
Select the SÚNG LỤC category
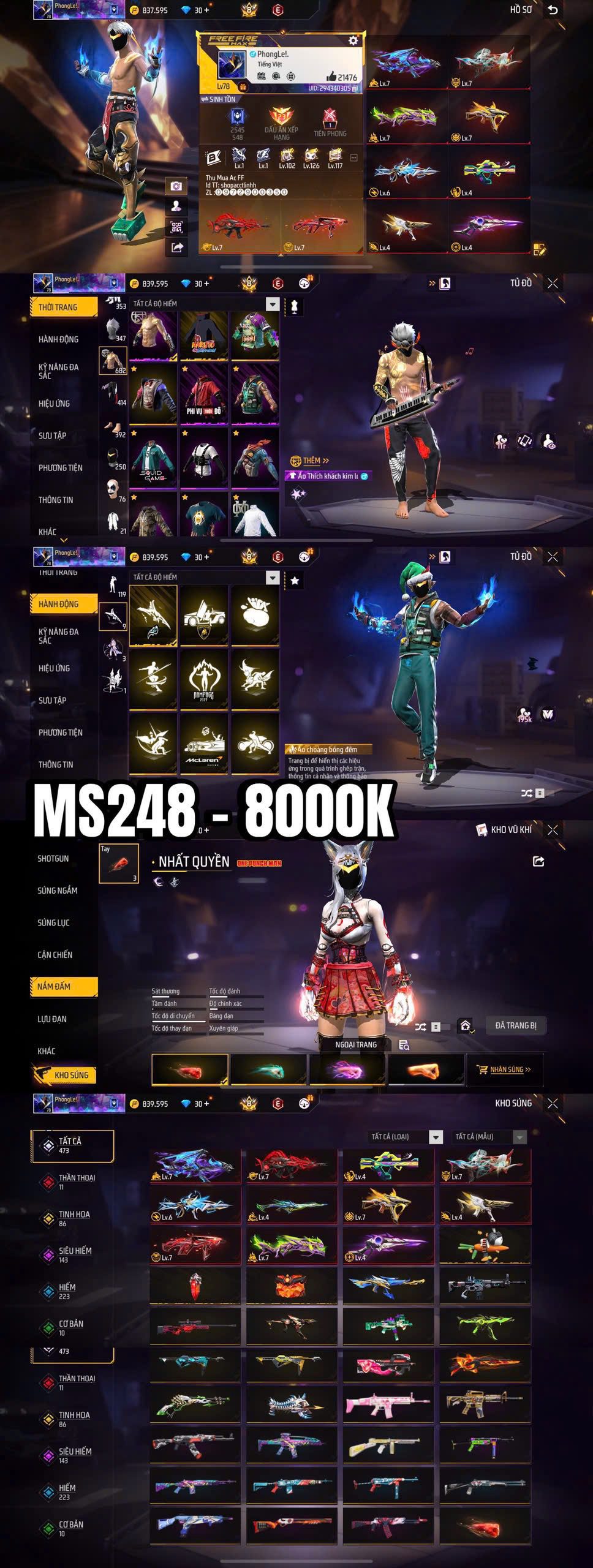(54, 922)
